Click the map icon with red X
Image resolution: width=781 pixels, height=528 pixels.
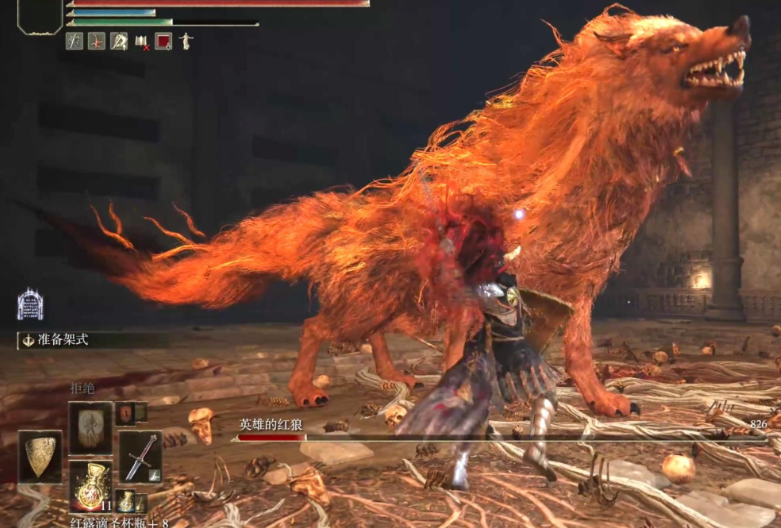pyautogui.click(x=141, y=41)
